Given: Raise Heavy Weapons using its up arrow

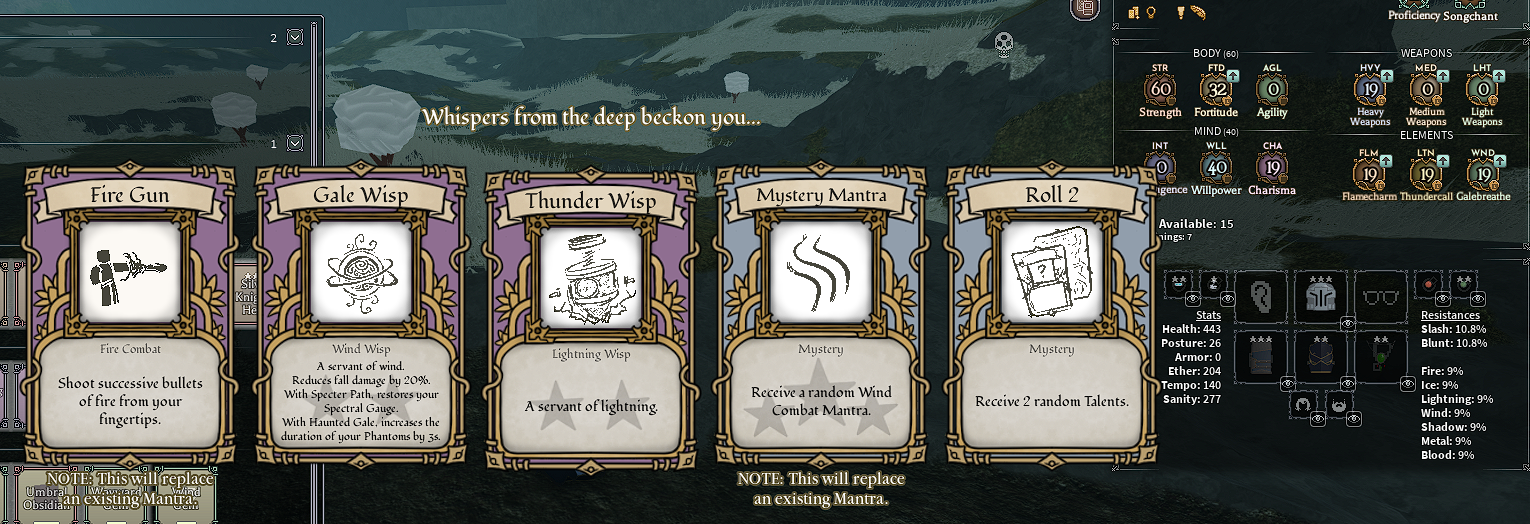Looking at the screenshot, I should [1388, 76].
